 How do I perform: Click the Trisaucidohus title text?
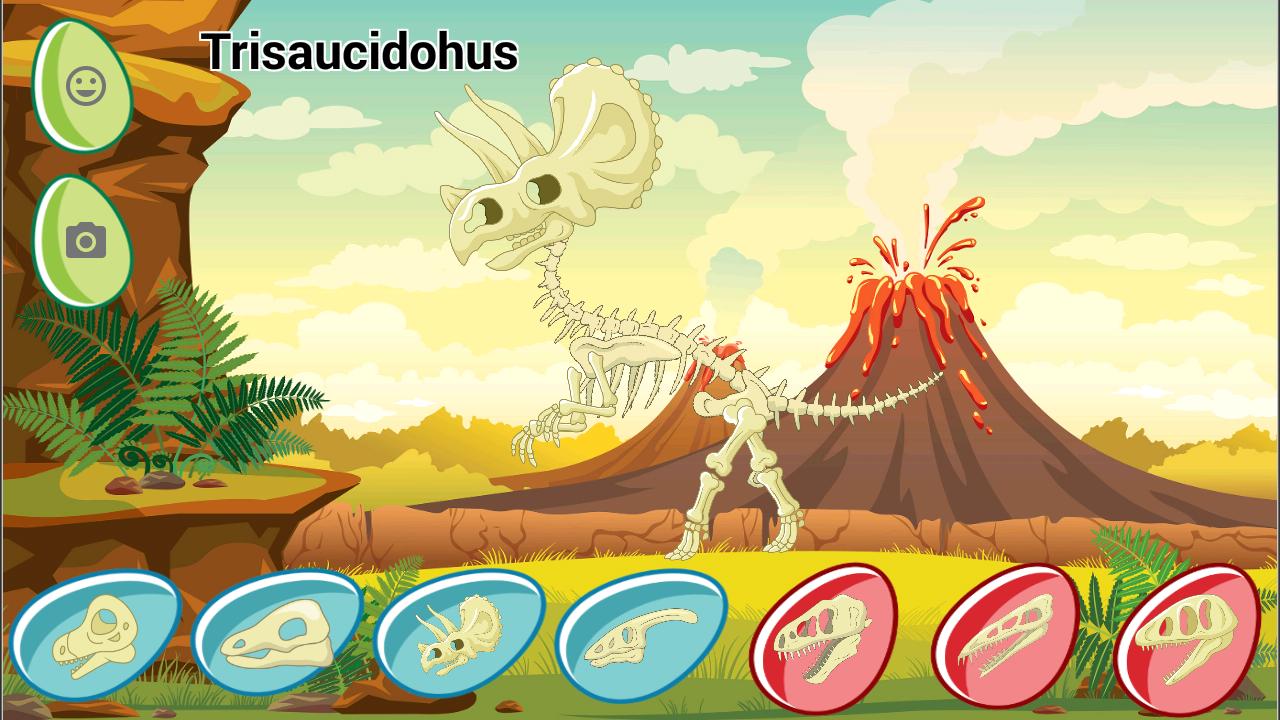pyautogui.click(x=360, y=55)
